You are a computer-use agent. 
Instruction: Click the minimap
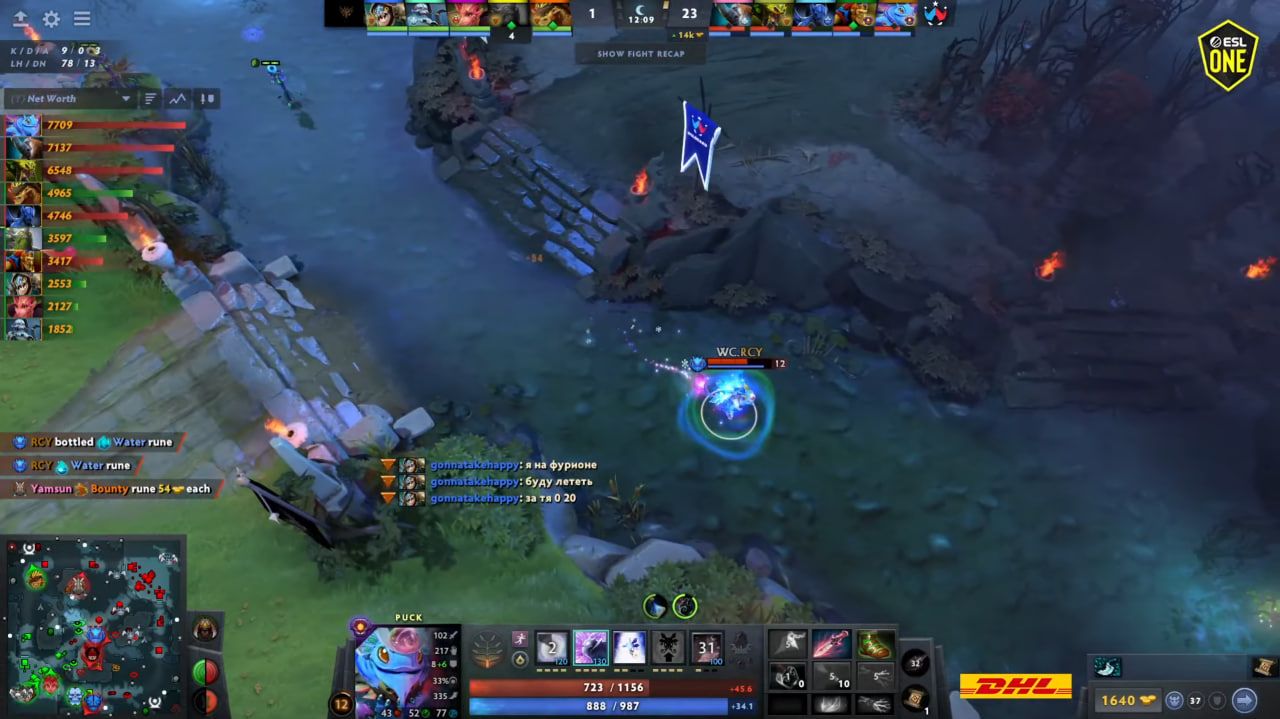pyautogui.click(x=95, y=625)
